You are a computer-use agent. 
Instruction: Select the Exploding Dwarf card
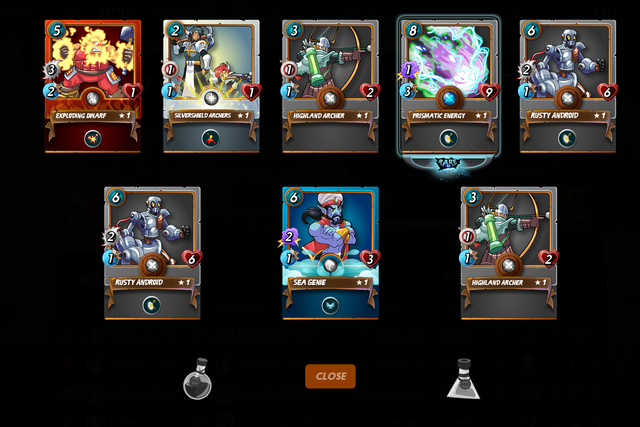(92, 86)
